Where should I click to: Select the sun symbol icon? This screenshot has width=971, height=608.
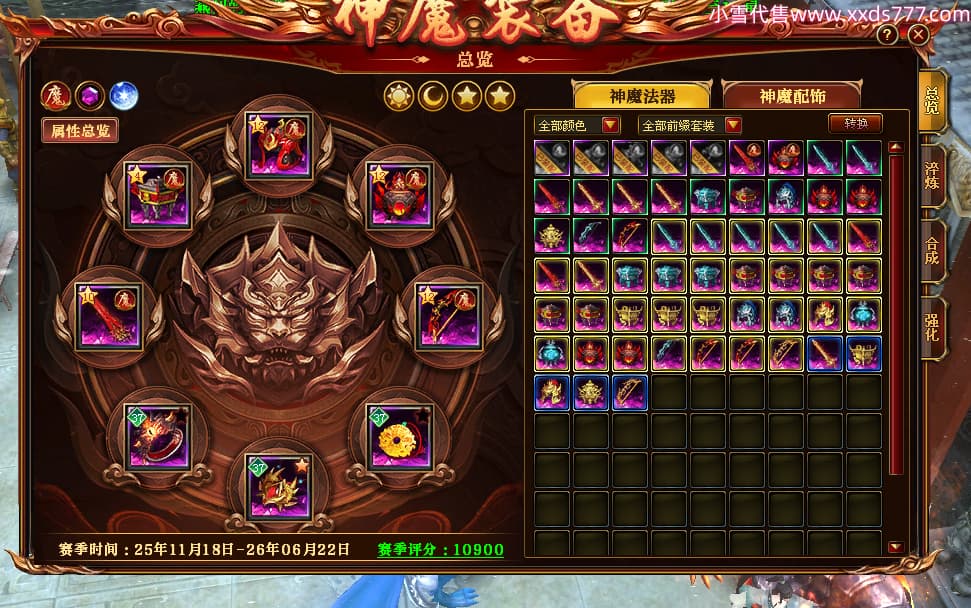click(399, 96)
